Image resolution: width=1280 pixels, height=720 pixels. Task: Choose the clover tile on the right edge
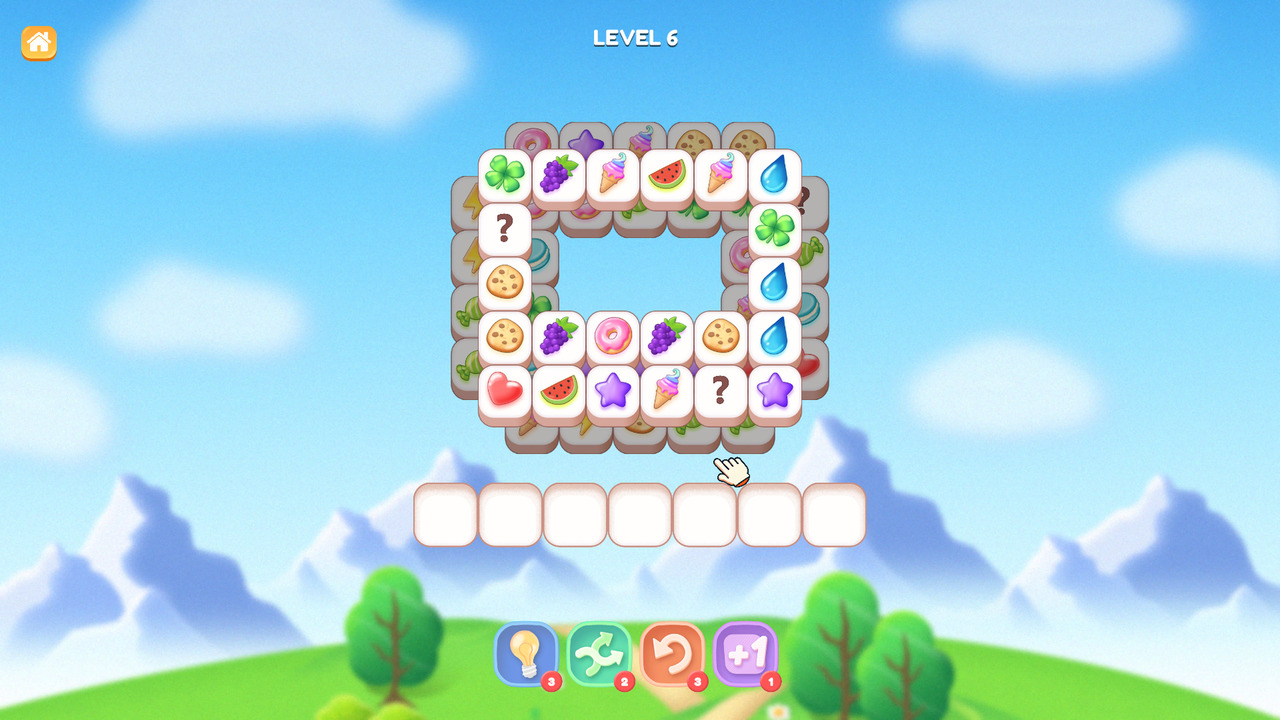[x=775, y=229]
